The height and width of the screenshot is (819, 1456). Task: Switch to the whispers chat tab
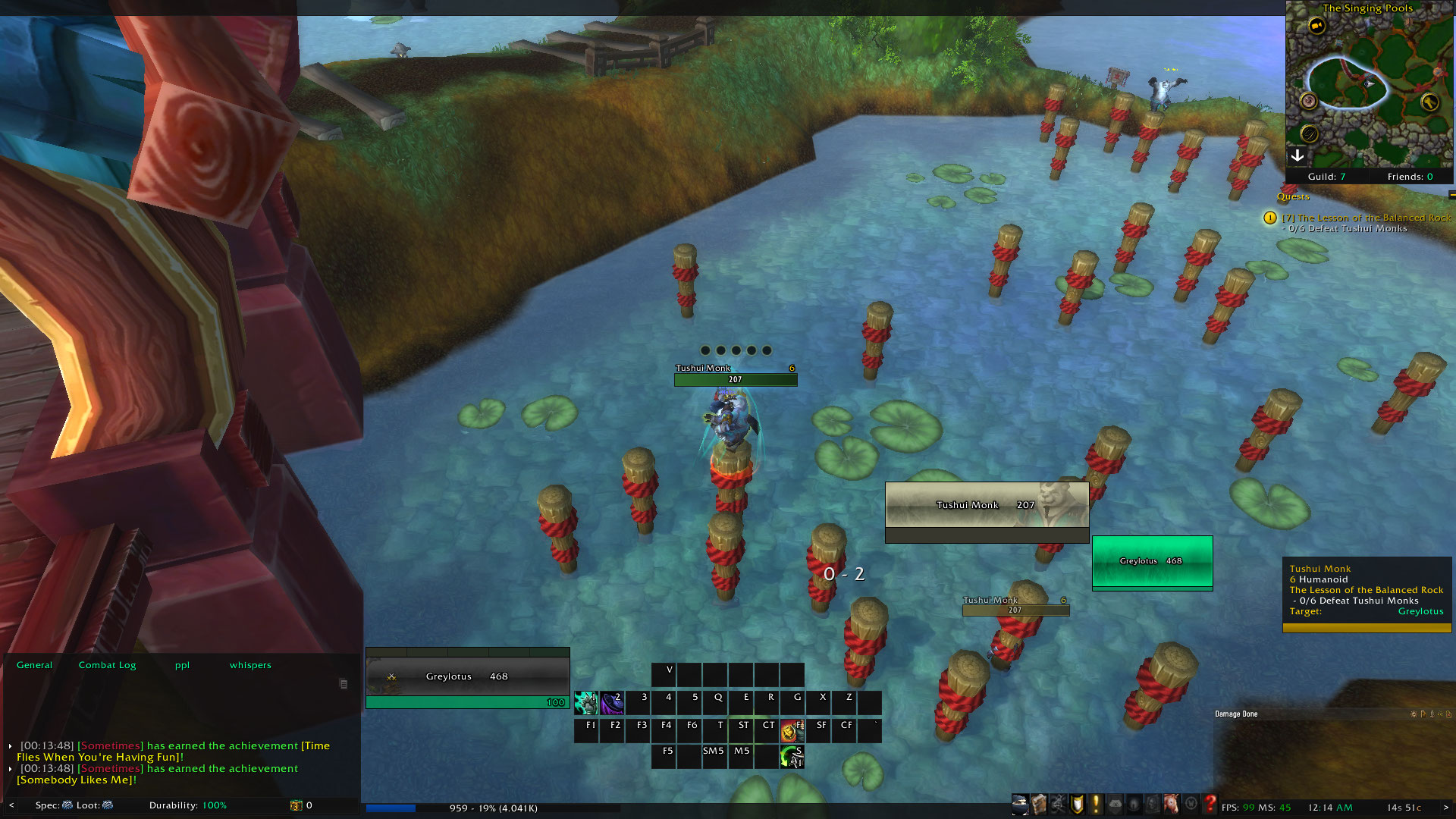coord(250,665)
